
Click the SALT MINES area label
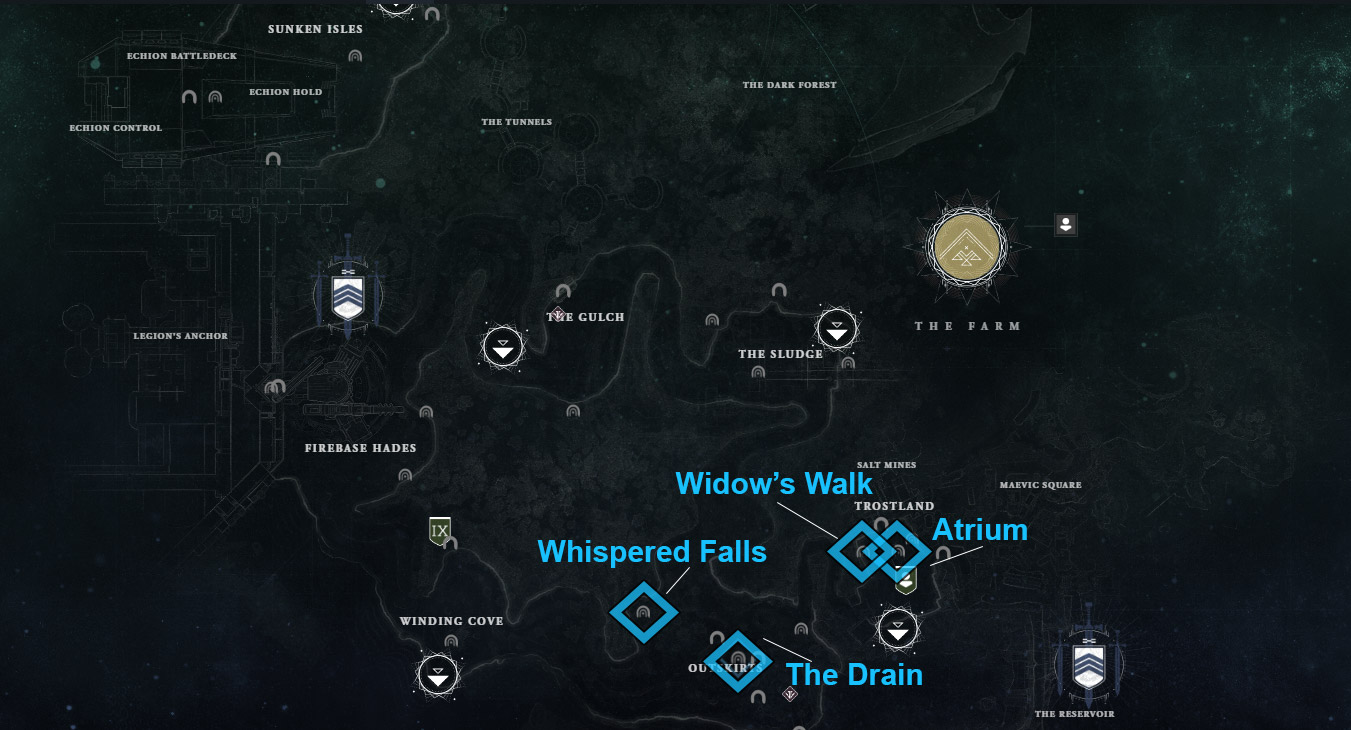pos(888,464)
